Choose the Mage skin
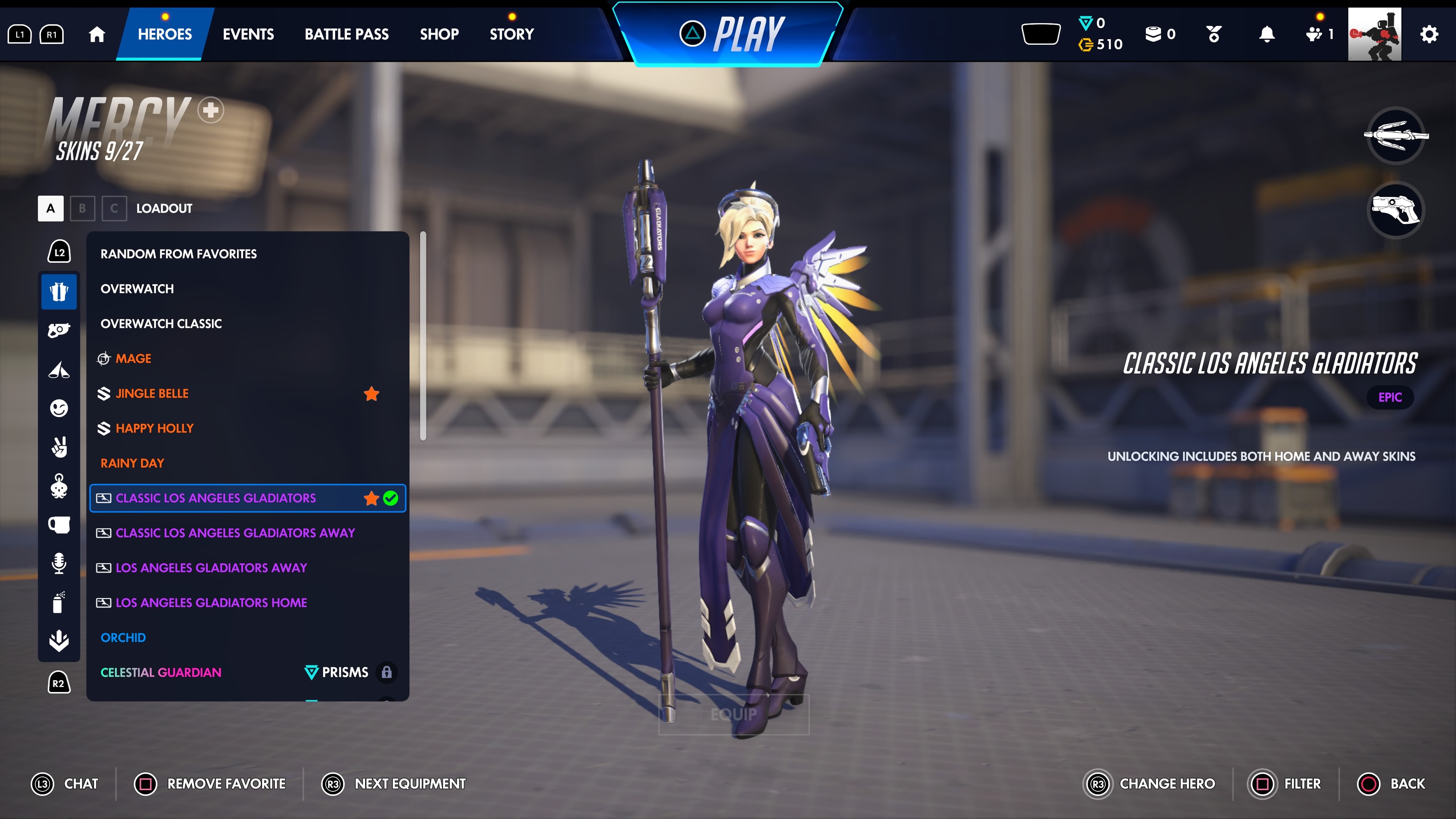Image resolution: width=1456 pixels, height=819 pixels. point(133,358)
